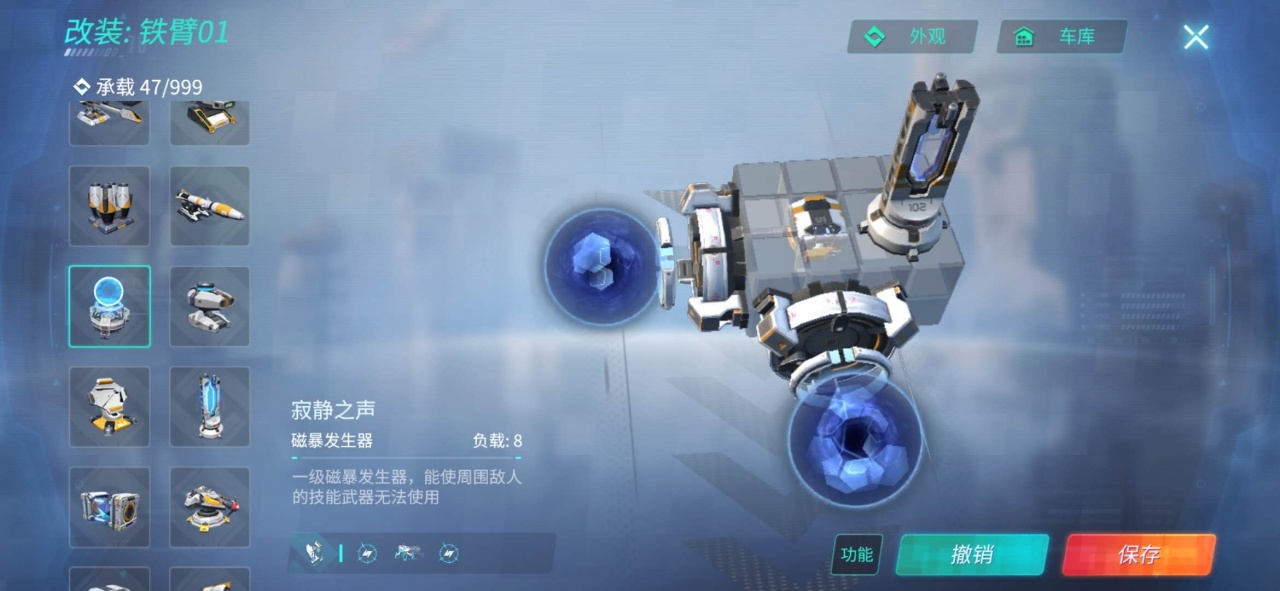Select the blue-cored twin block part
This screenshot has height=591, width=1280.
pyautogui.click(x=110, y=507)
